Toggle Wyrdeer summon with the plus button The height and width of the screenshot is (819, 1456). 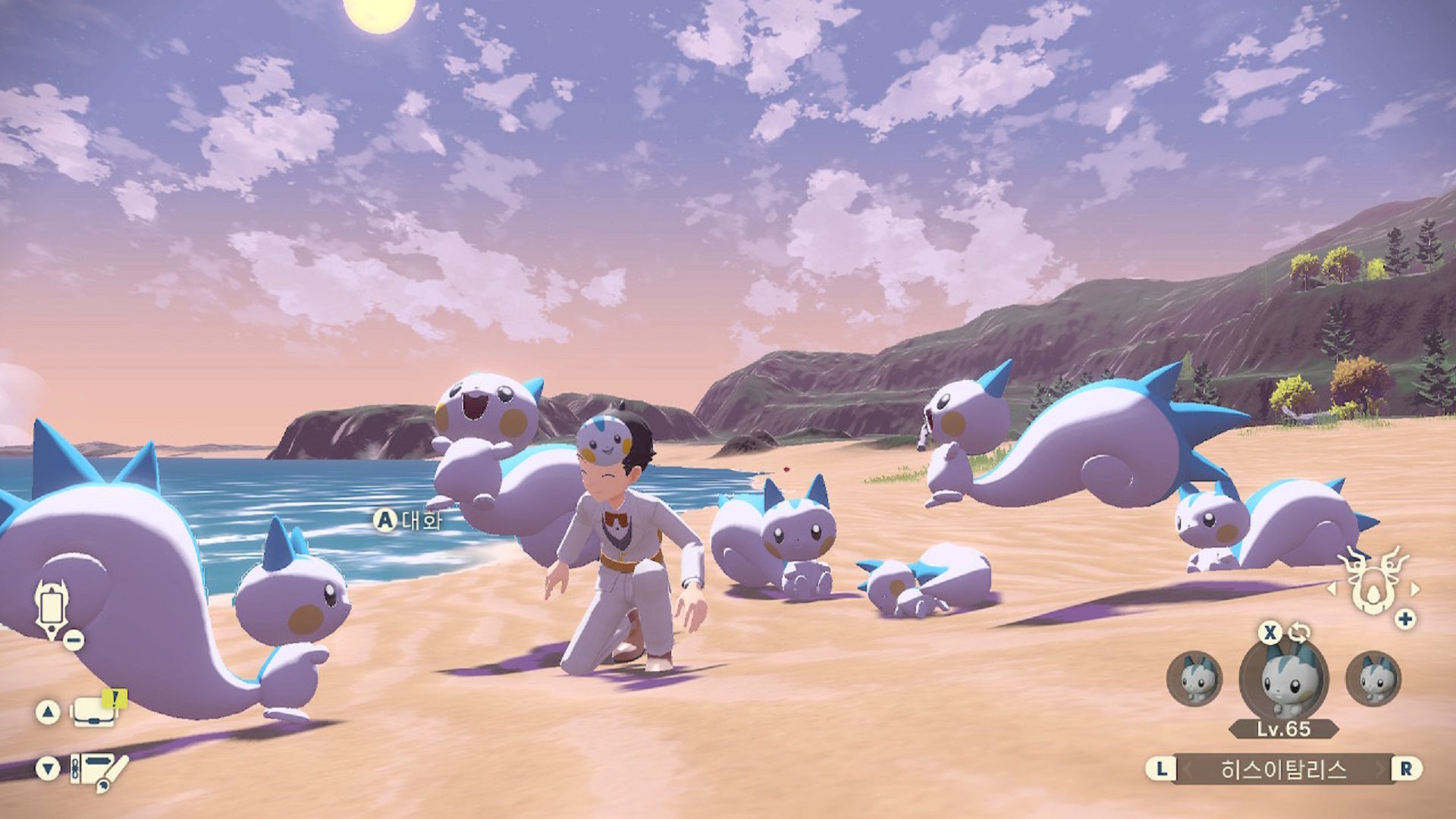tap(1404, 617)
